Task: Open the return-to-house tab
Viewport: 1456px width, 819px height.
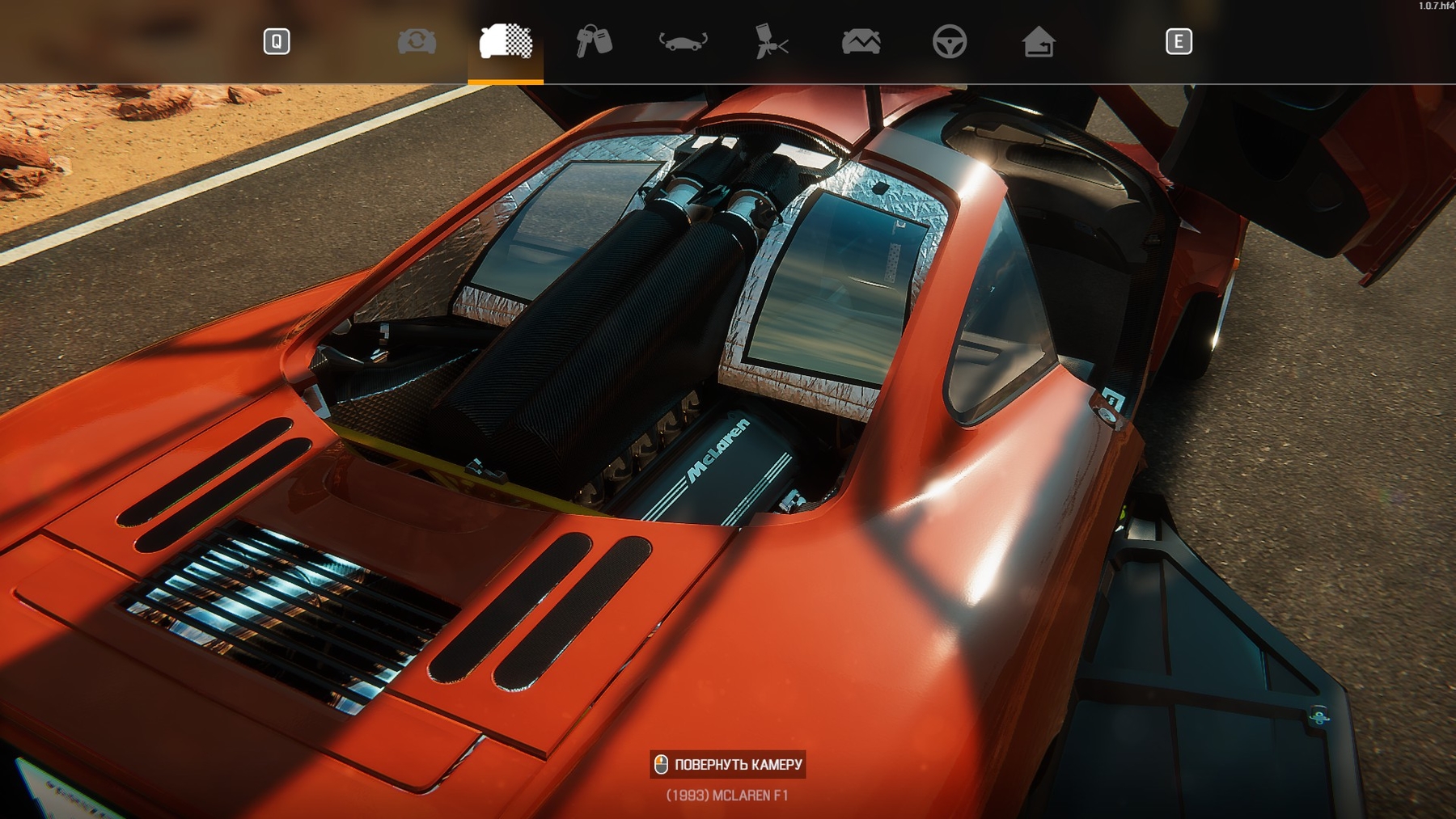Action: (1038, 41)
